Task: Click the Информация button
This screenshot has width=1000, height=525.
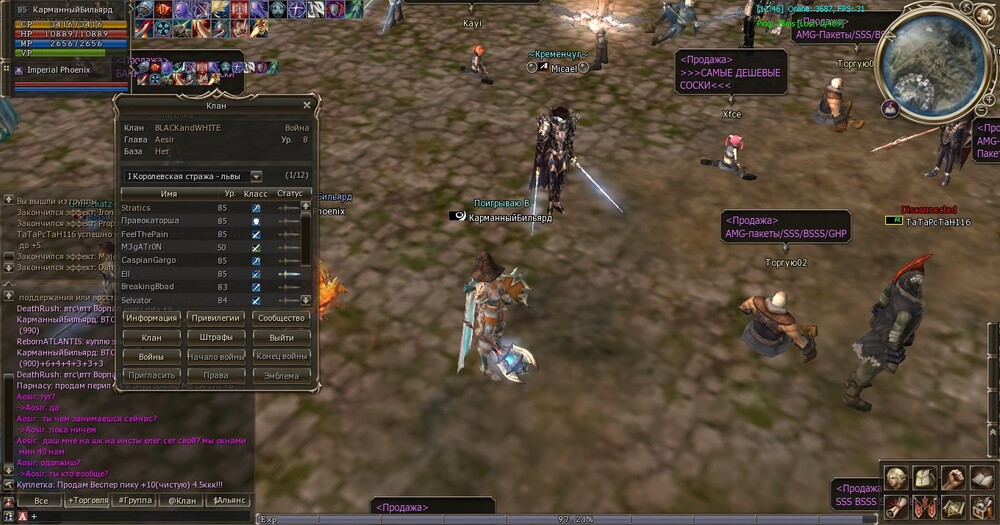Action: pos(151,318)
